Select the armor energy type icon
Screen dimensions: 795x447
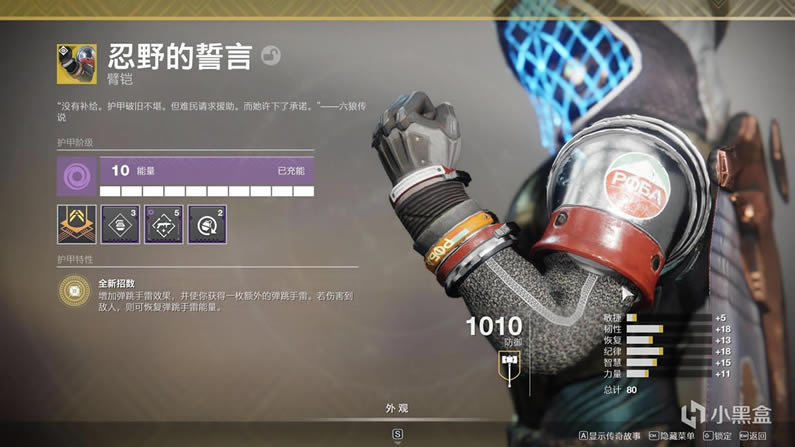pos(77,177)
